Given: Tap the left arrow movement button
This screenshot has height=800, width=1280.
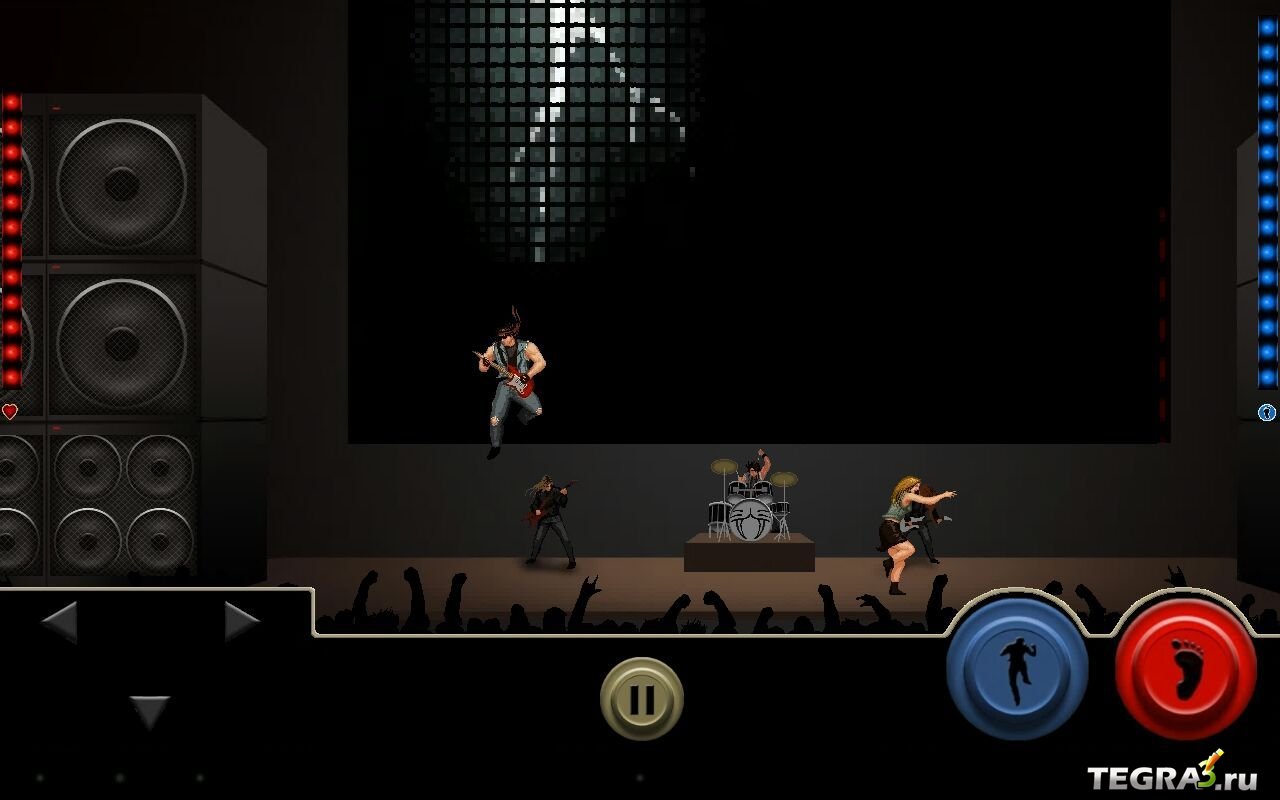Looking at the screenshot, I should point(60,622).
